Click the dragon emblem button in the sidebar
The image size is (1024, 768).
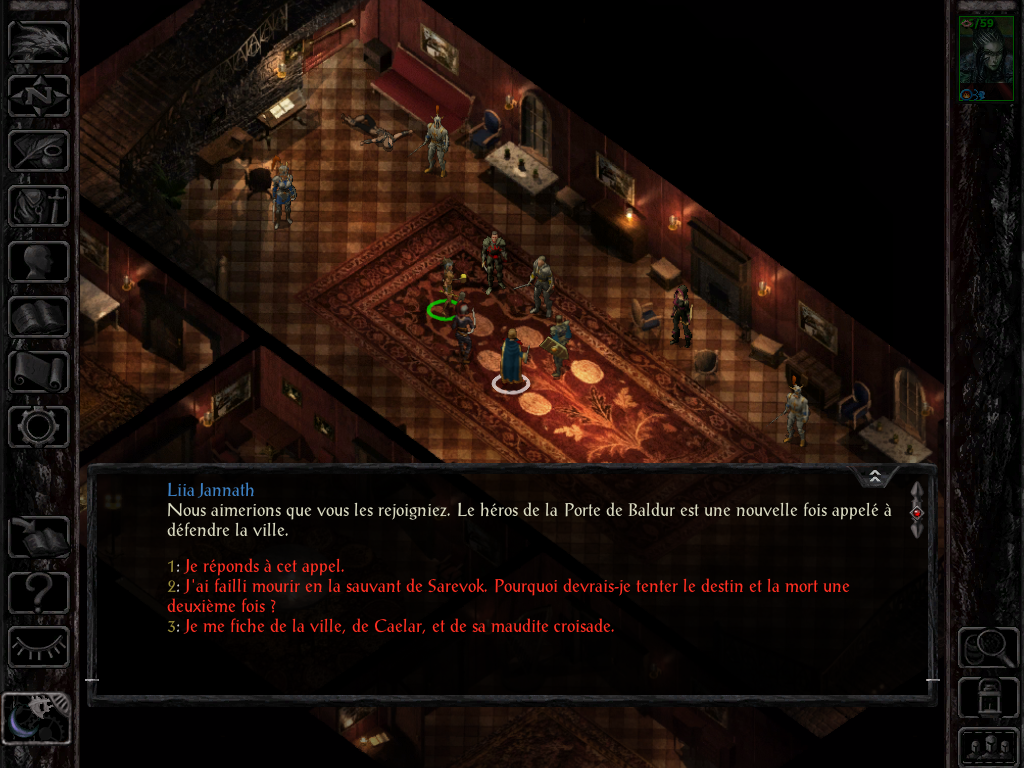pyautogui.click(x=39, y=42)
